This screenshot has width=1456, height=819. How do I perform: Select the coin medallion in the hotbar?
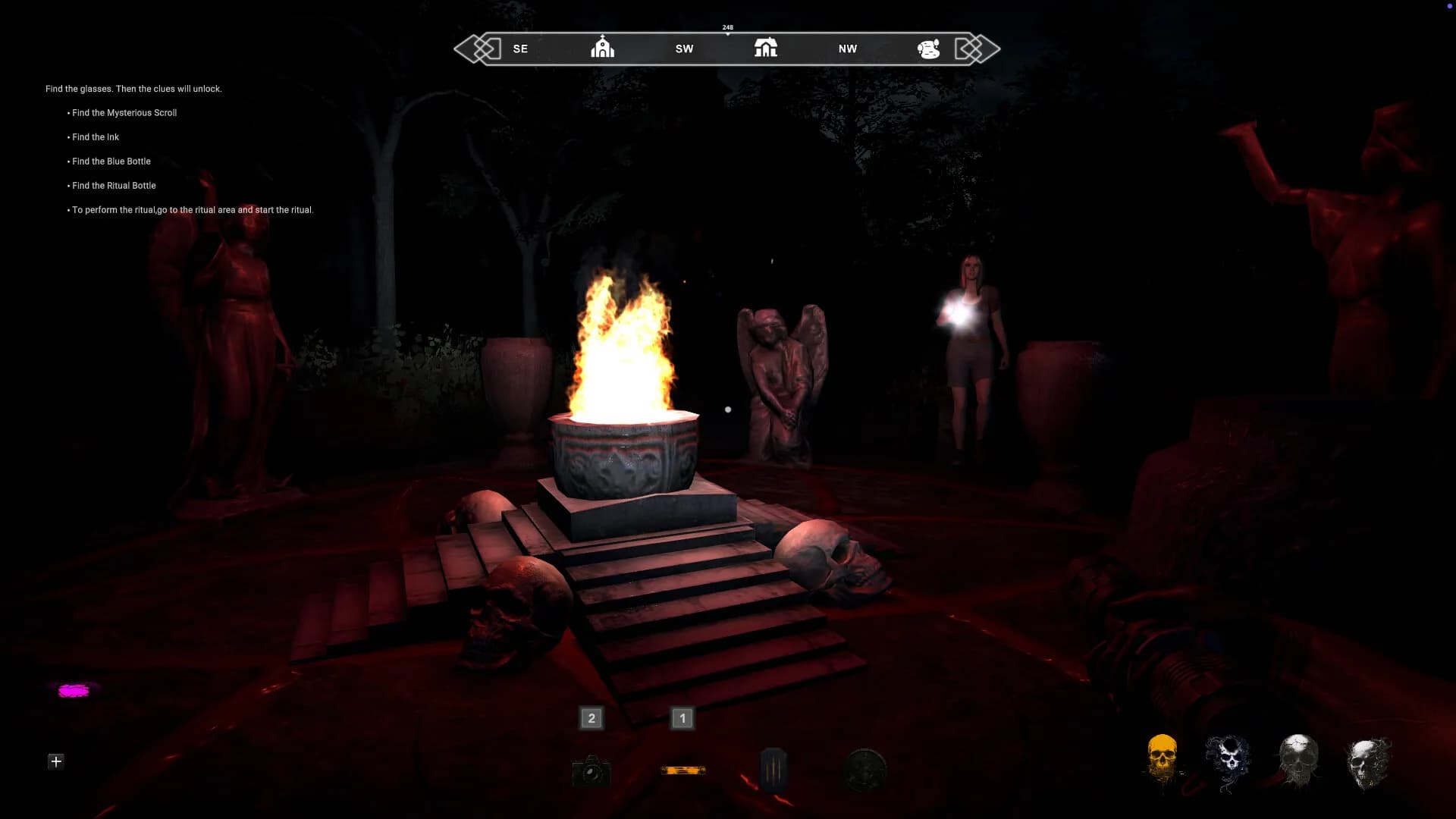864,769
